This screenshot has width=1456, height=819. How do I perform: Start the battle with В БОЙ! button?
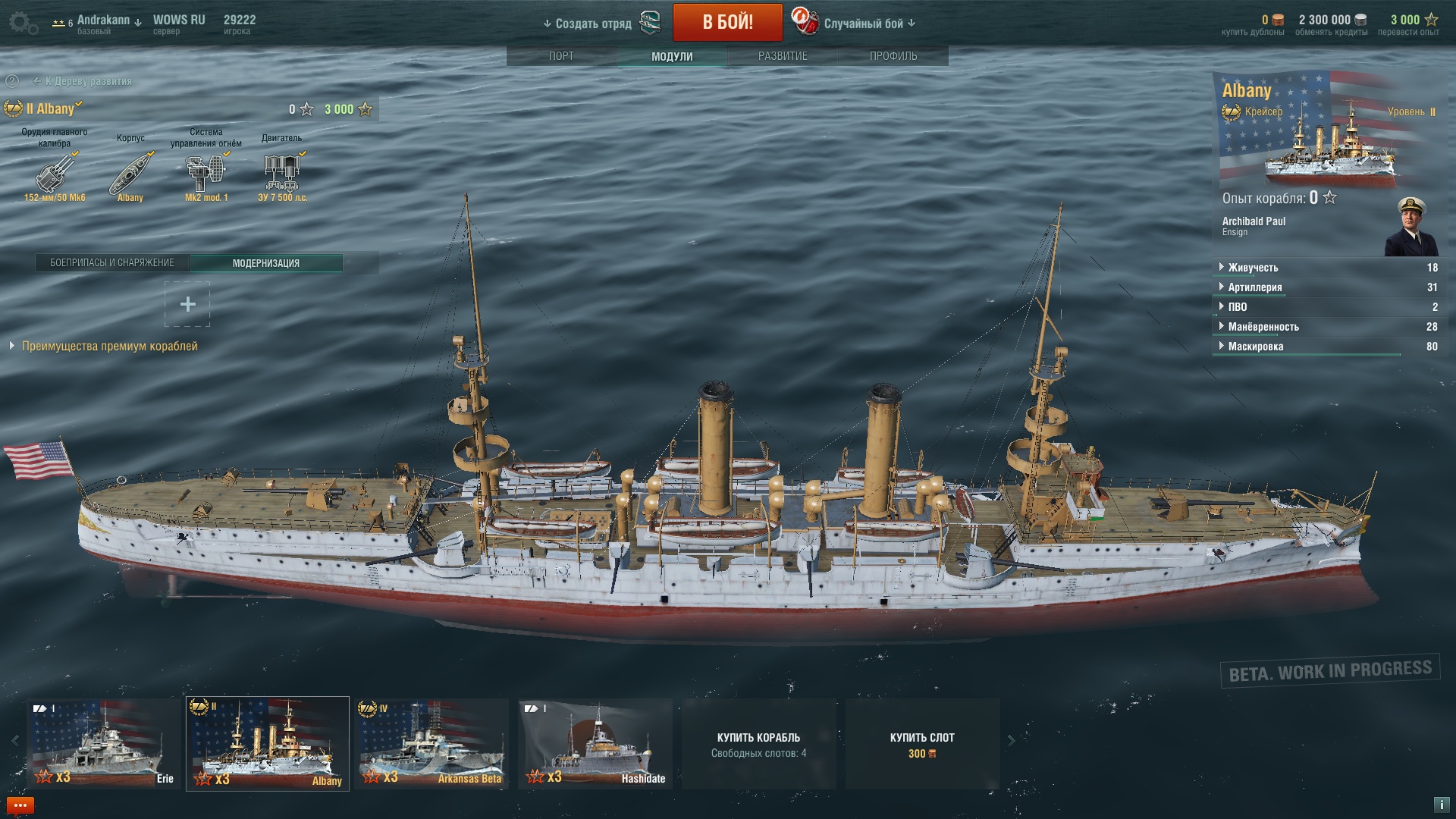click(x=727, y=22)
